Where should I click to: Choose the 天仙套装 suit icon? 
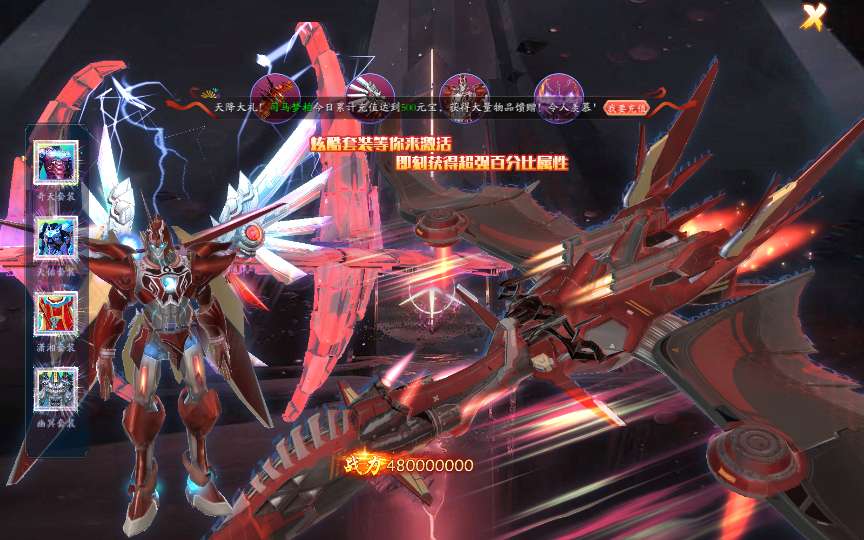56,238
